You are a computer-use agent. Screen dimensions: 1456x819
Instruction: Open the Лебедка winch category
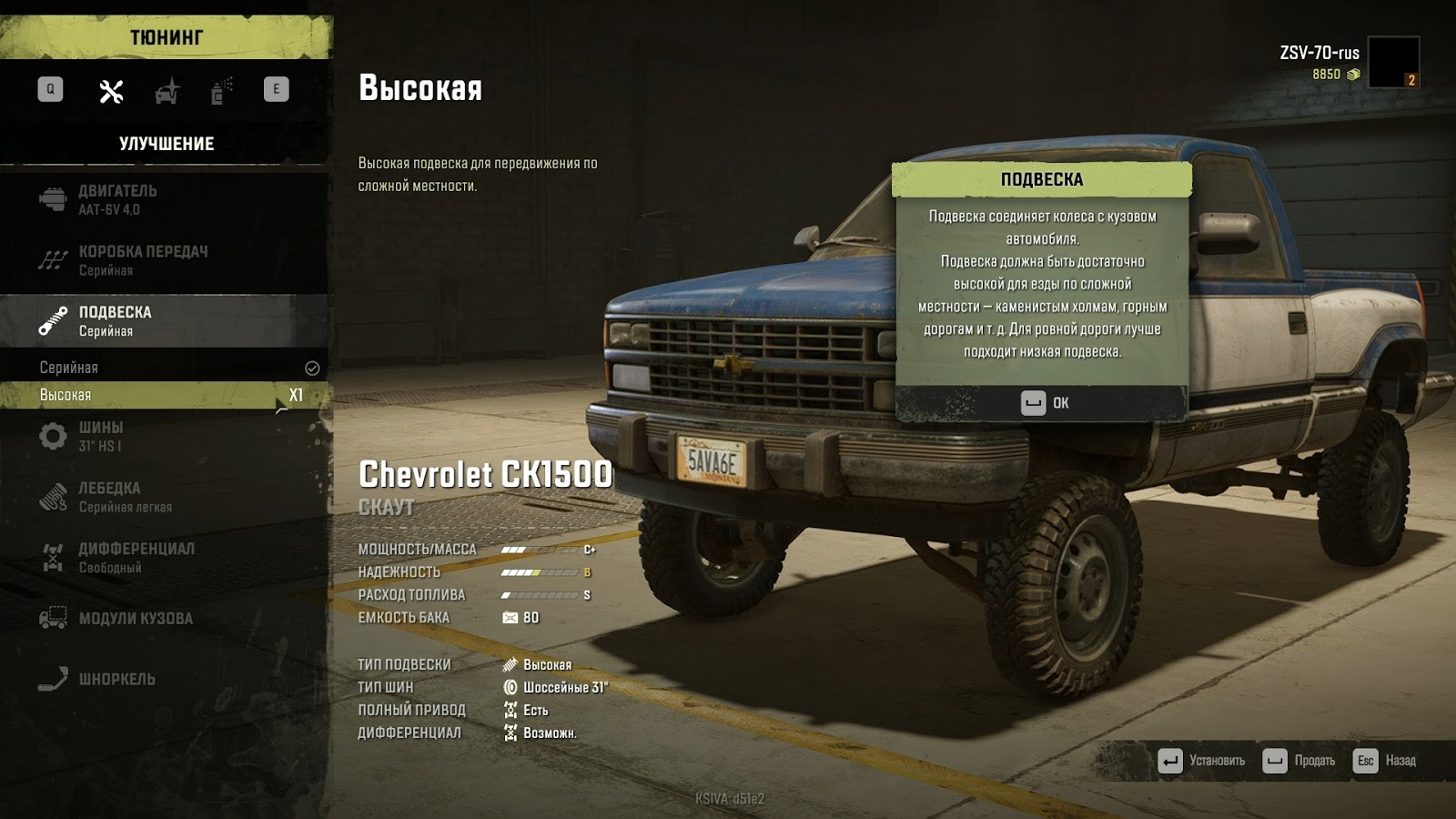point(164,497)
